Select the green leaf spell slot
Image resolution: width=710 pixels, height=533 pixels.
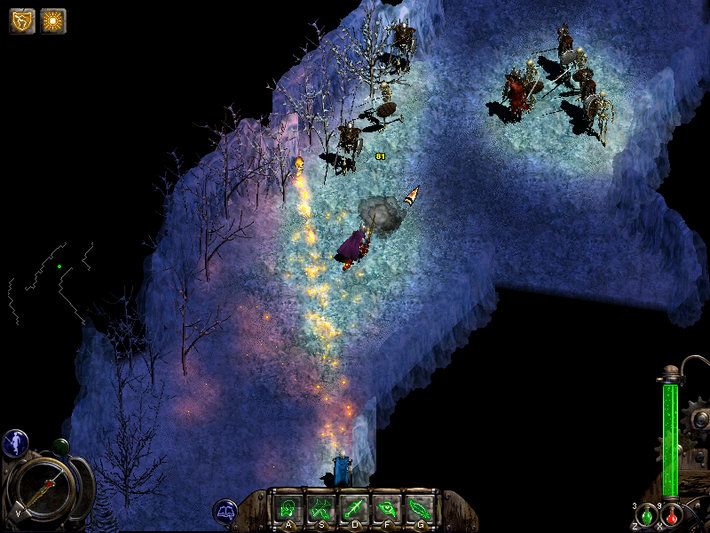click(x=420, y=506)
